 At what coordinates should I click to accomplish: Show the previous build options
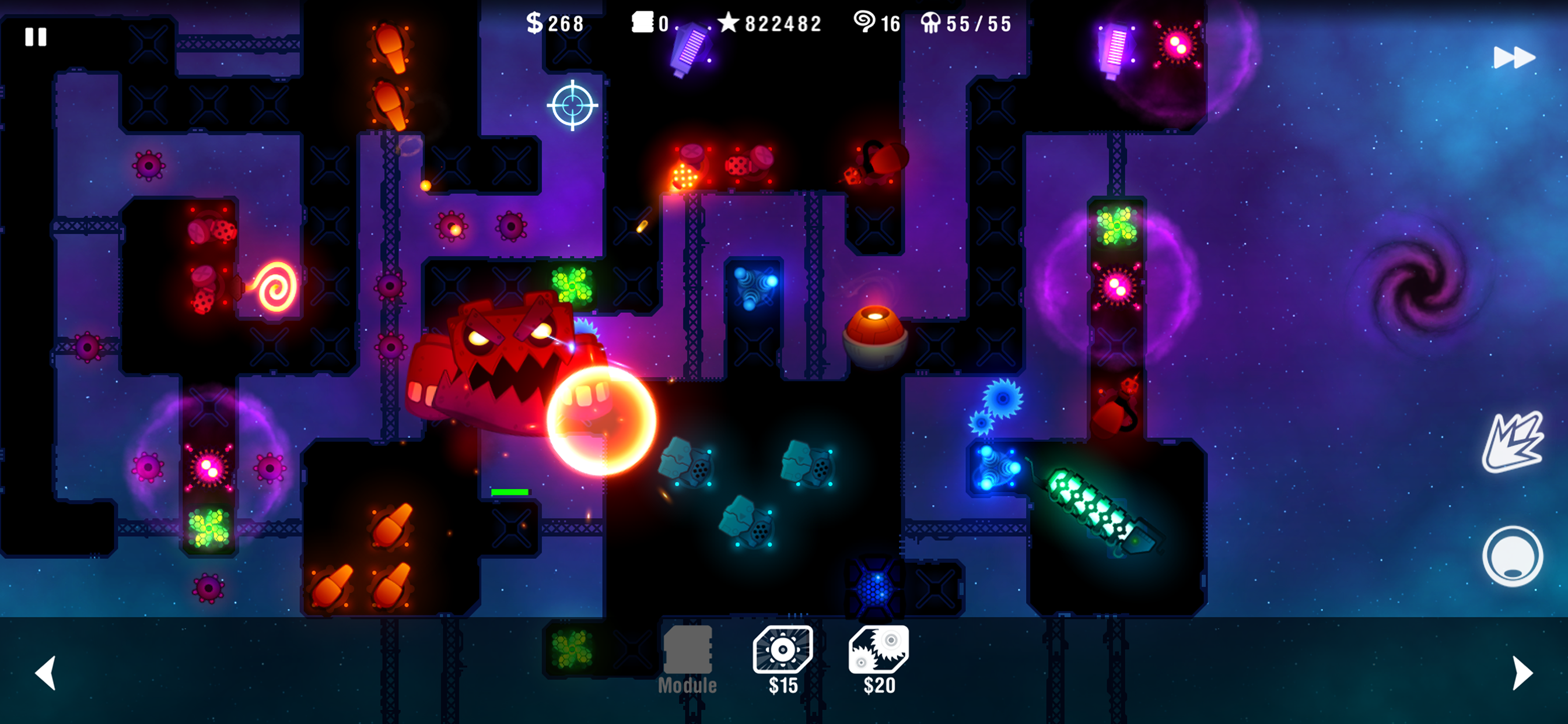[46, 672]
